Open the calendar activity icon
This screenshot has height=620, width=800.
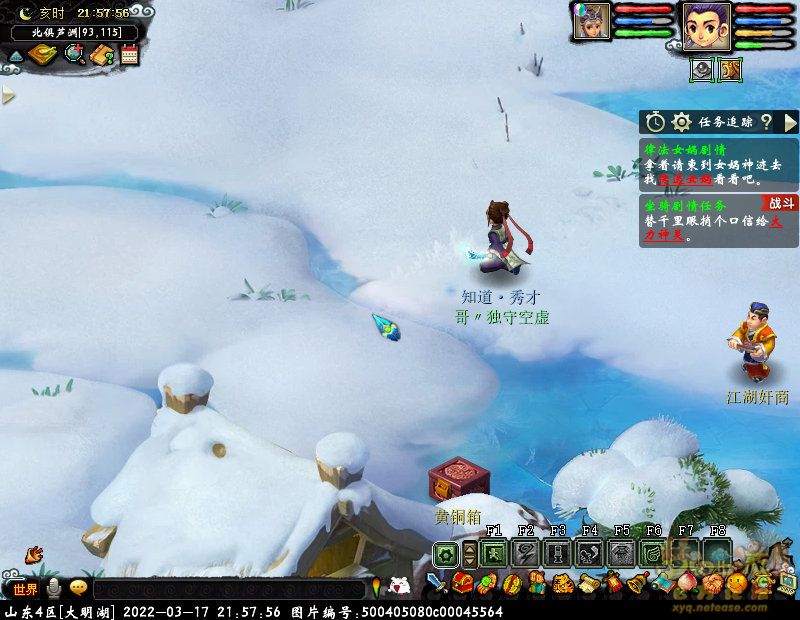(129, 54)
